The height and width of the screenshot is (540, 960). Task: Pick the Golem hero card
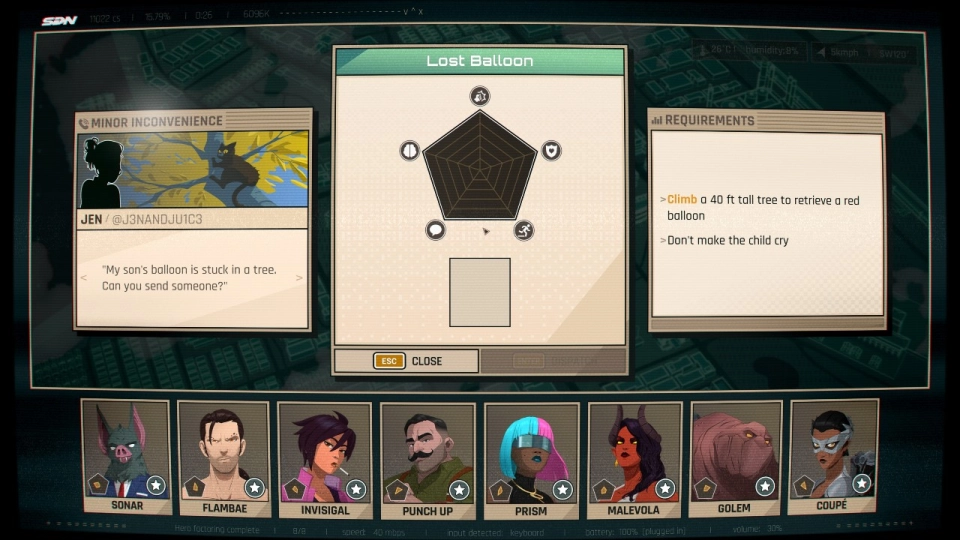tap(736, 456)
